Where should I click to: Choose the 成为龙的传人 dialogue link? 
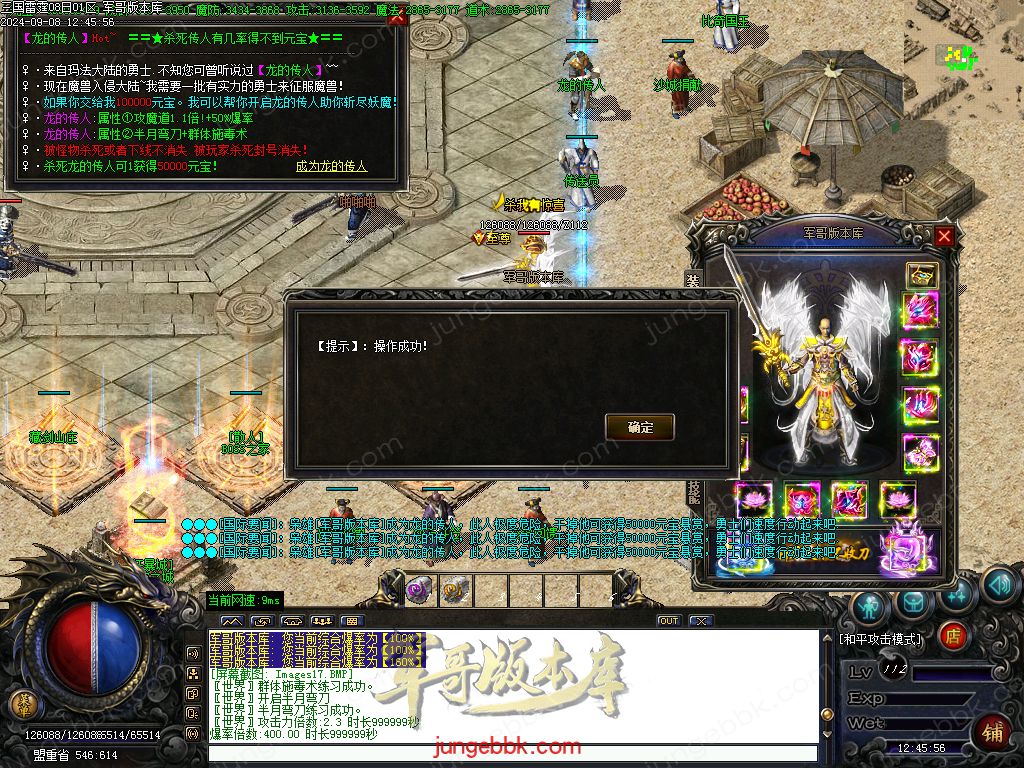(x=331, y=166)
